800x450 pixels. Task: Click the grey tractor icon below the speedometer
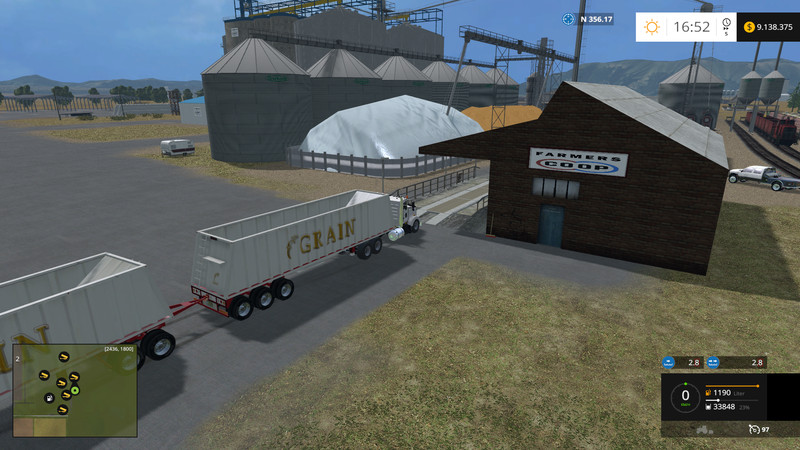click(702, 429)
